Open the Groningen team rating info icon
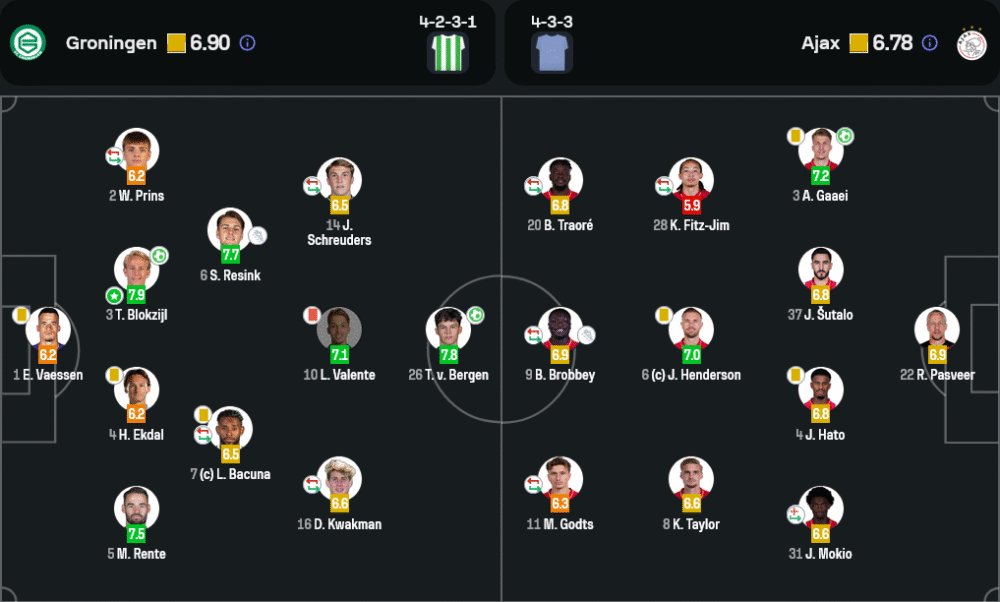Image resolution: width=1000 pixels, height=602 pixels. click(x=248, y=43)
